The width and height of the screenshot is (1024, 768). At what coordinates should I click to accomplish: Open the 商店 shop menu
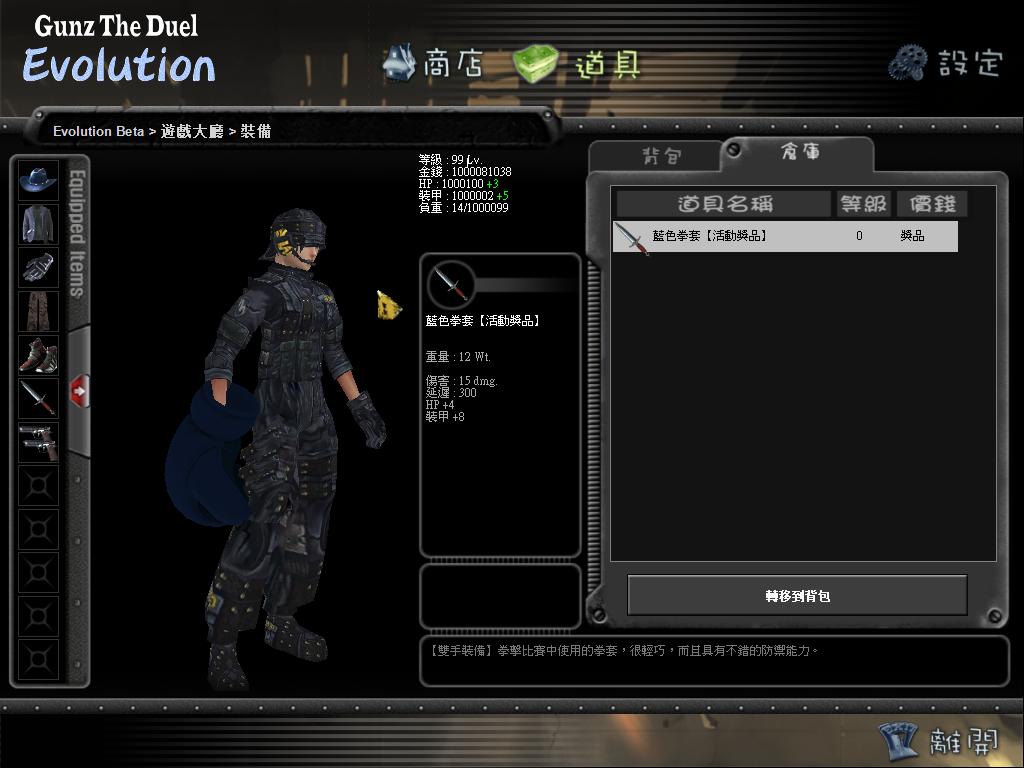[x=434, y=64]
